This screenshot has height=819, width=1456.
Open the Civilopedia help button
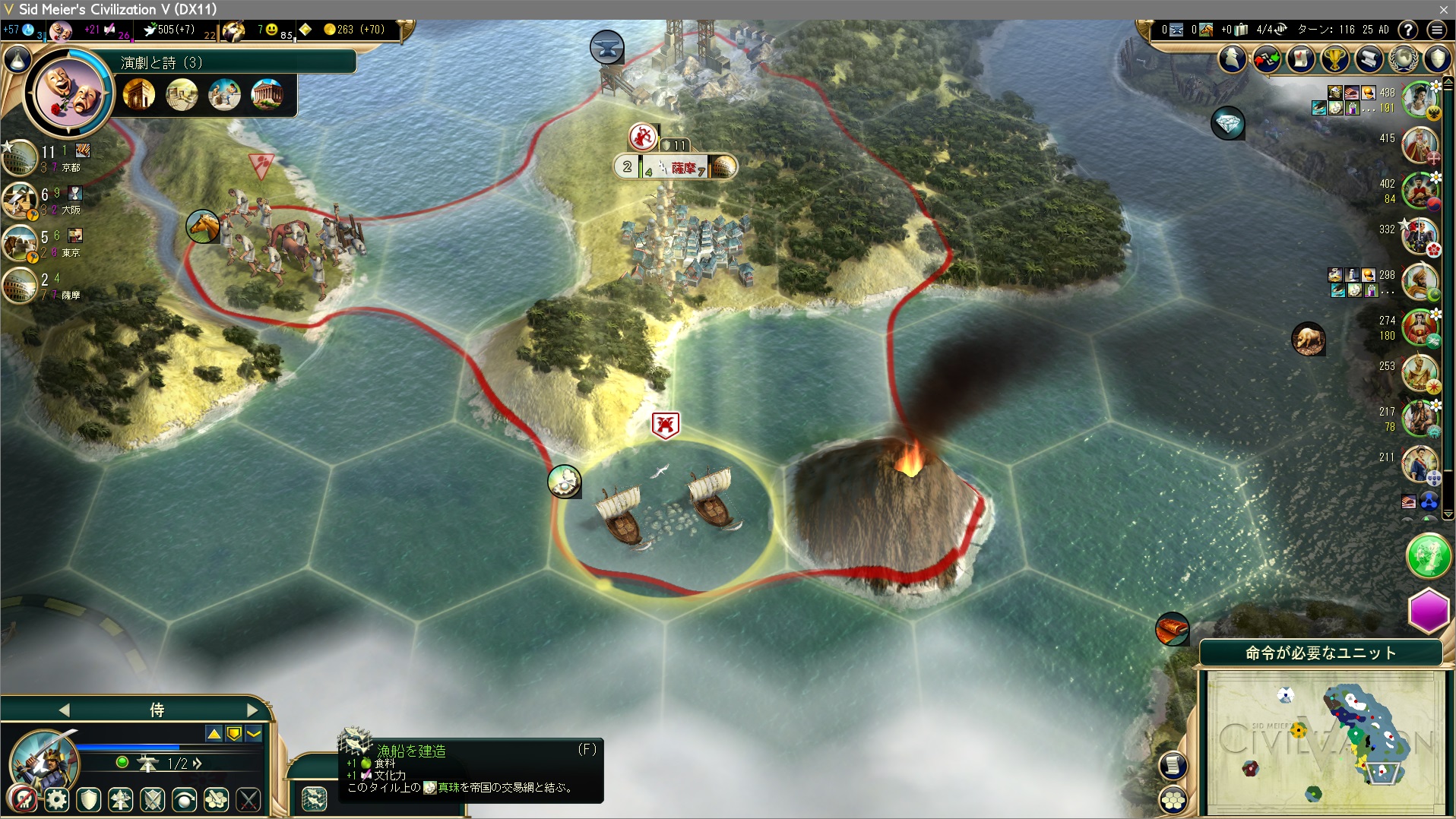tap(1408, 30)
